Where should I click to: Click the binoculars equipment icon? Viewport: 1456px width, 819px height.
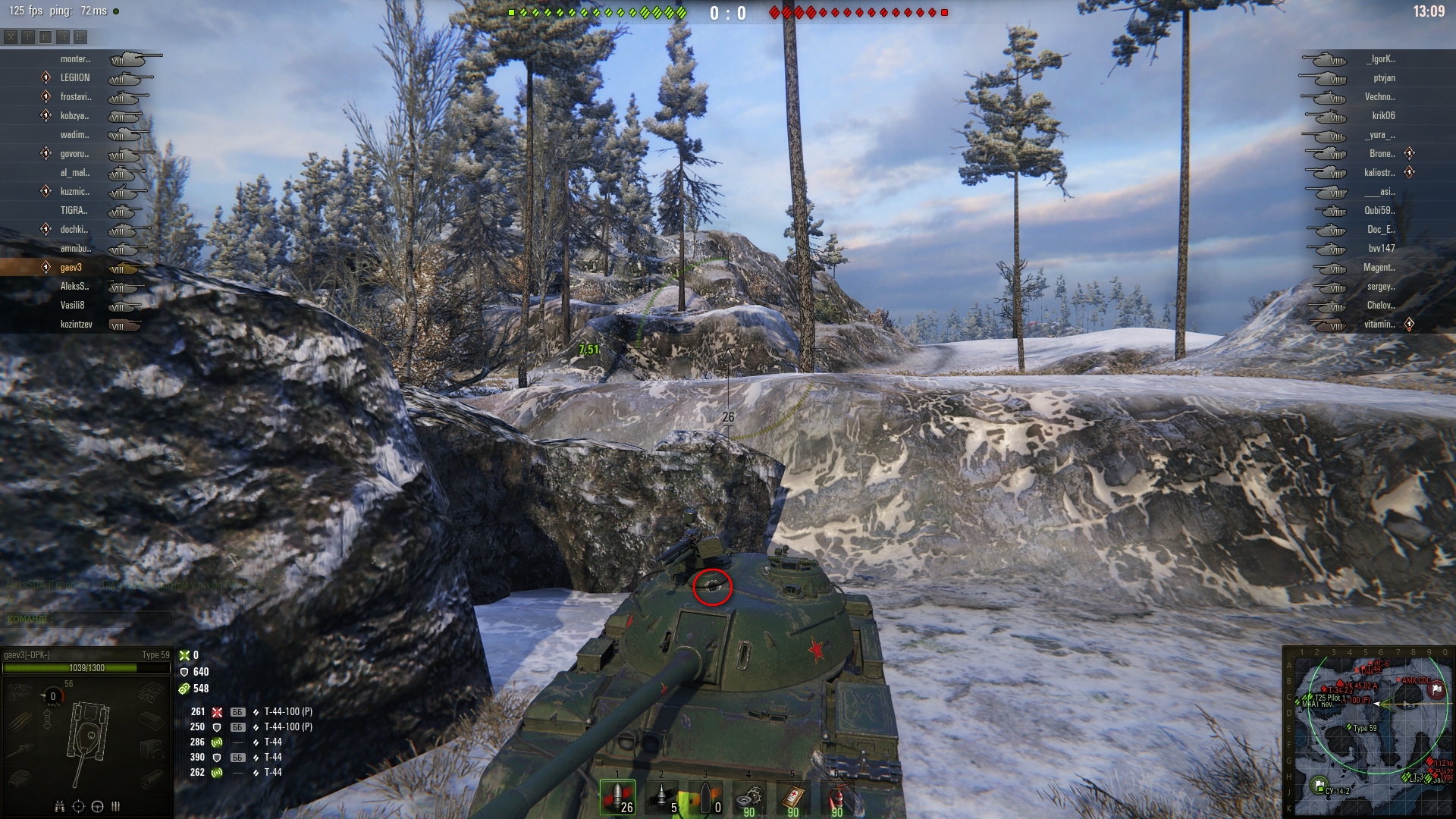pos(59,806)
